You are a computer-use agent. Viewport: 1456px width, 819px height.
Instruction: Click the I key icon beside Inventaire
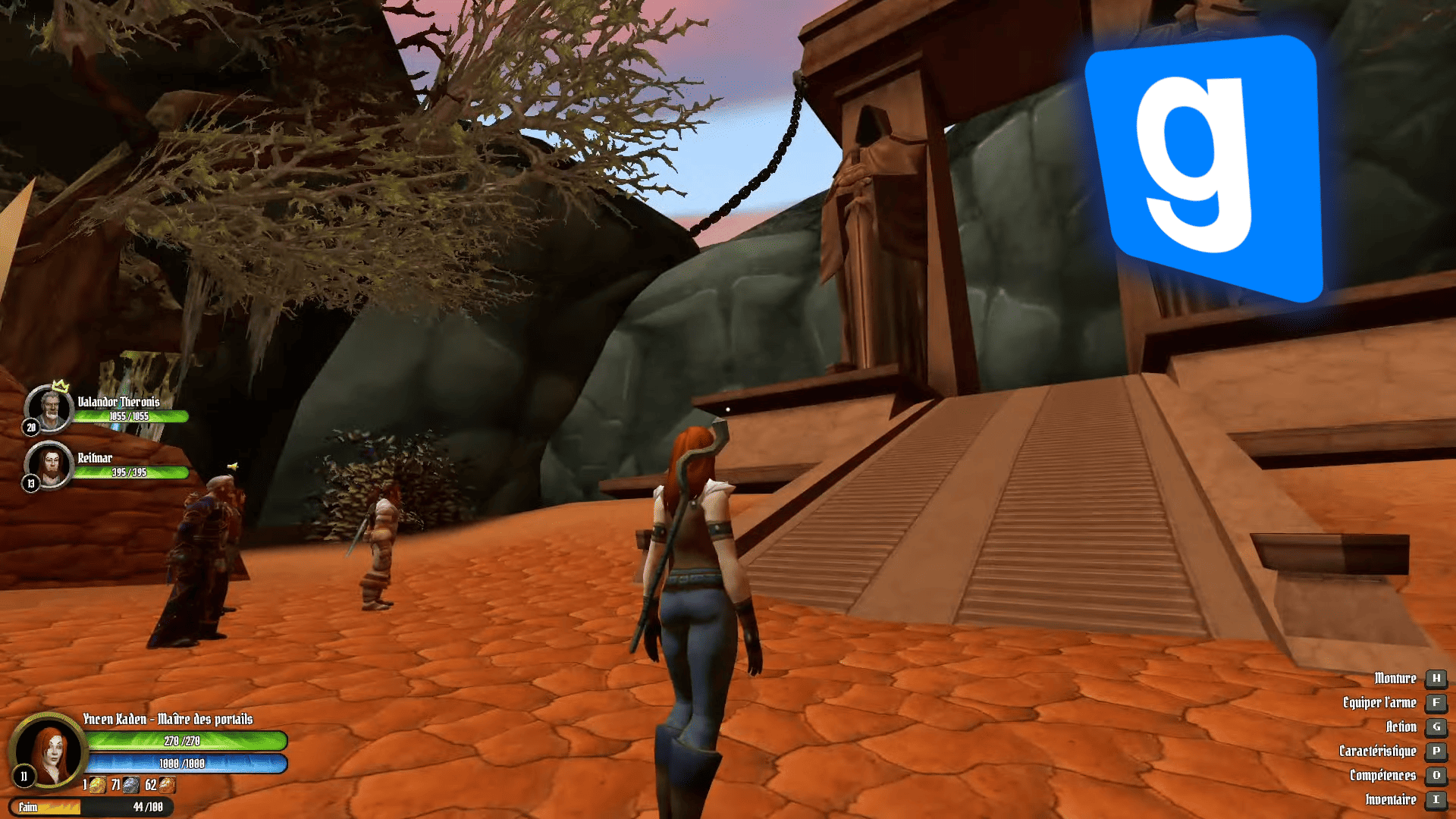click(x=1437, y=800)
